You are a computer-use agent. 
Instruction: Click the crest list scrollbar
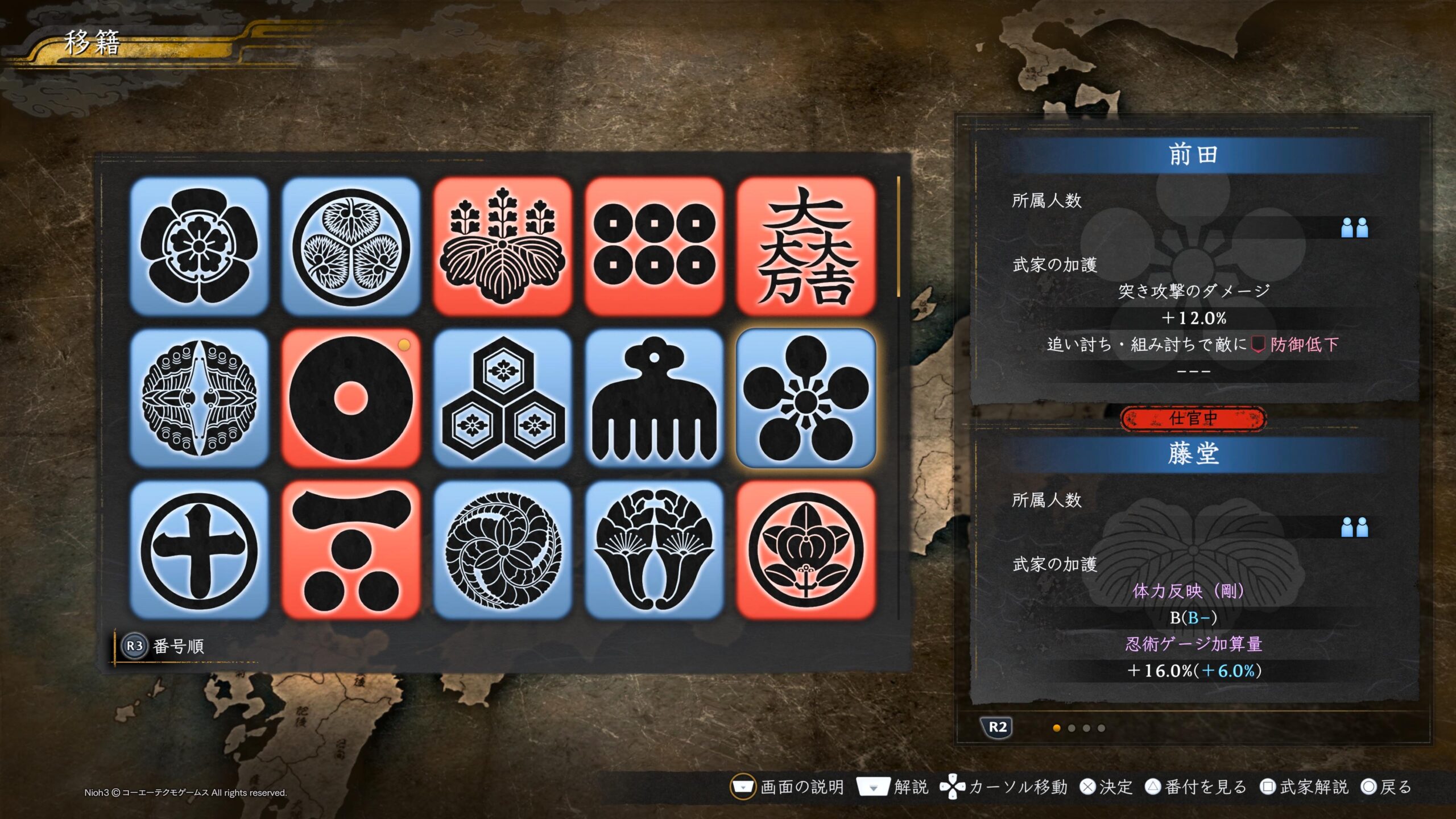coord(899,237)
